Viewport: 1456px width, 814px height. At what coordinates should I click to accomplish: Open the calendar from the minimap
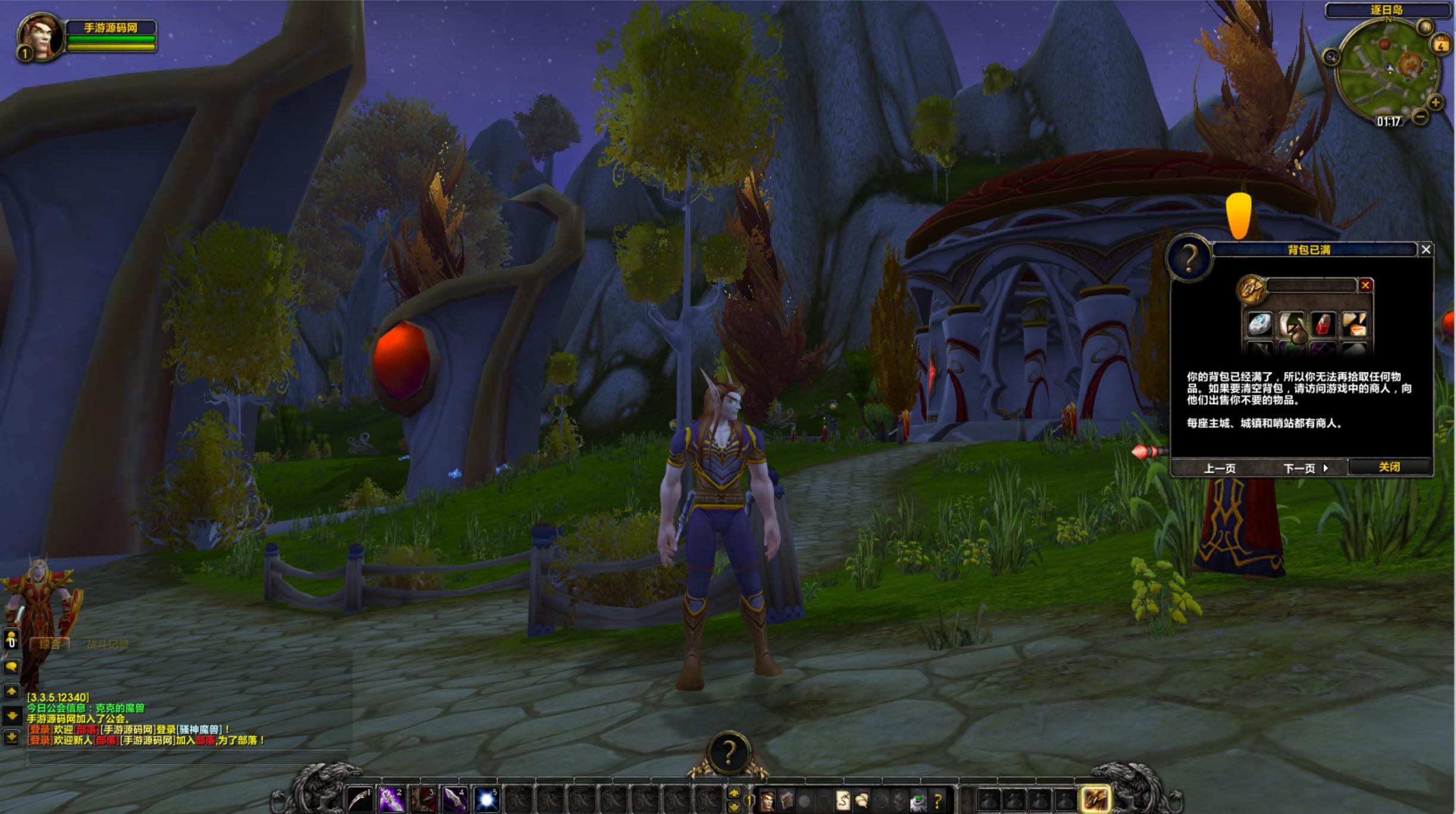pos(1441,45)
